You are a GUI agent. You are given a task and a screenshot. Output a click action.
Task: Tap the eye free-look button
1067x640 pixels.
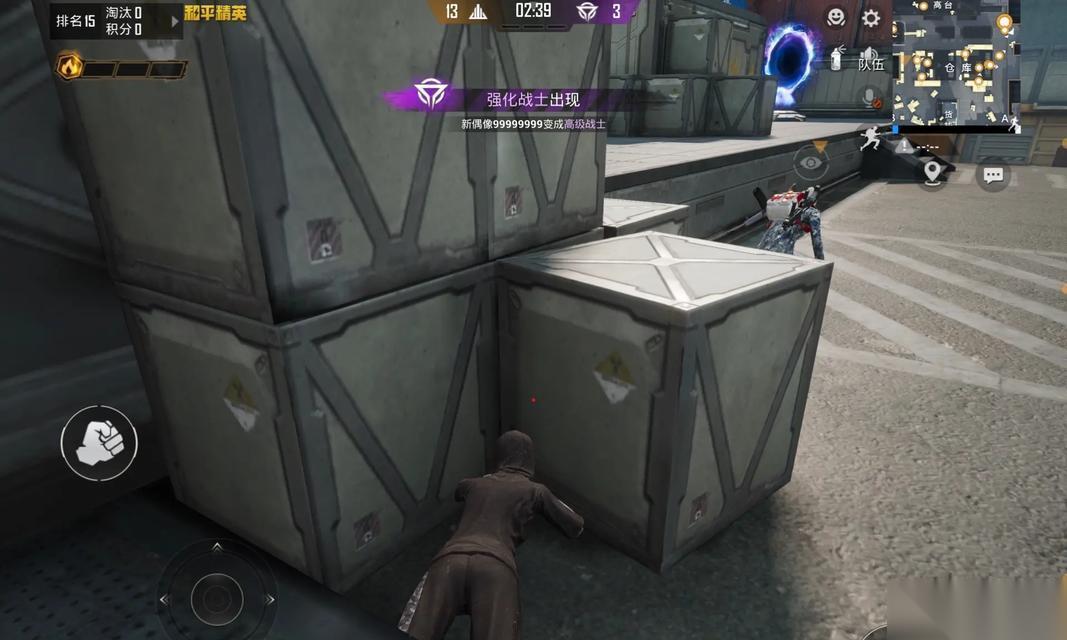pyautogui.click(x=811, y=160)
